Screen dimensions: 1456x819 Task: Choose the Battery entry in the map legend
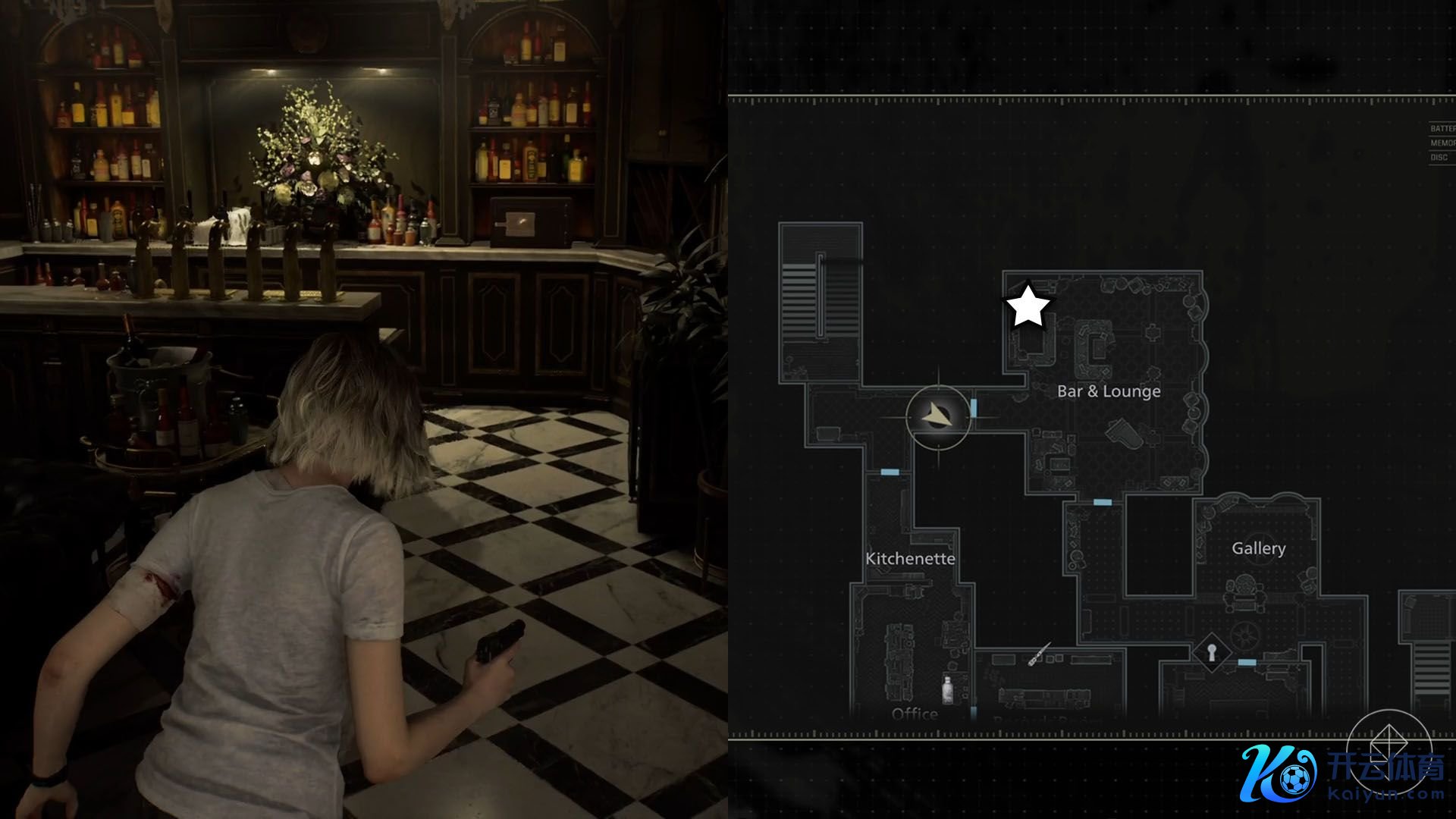pos(1442,129)
